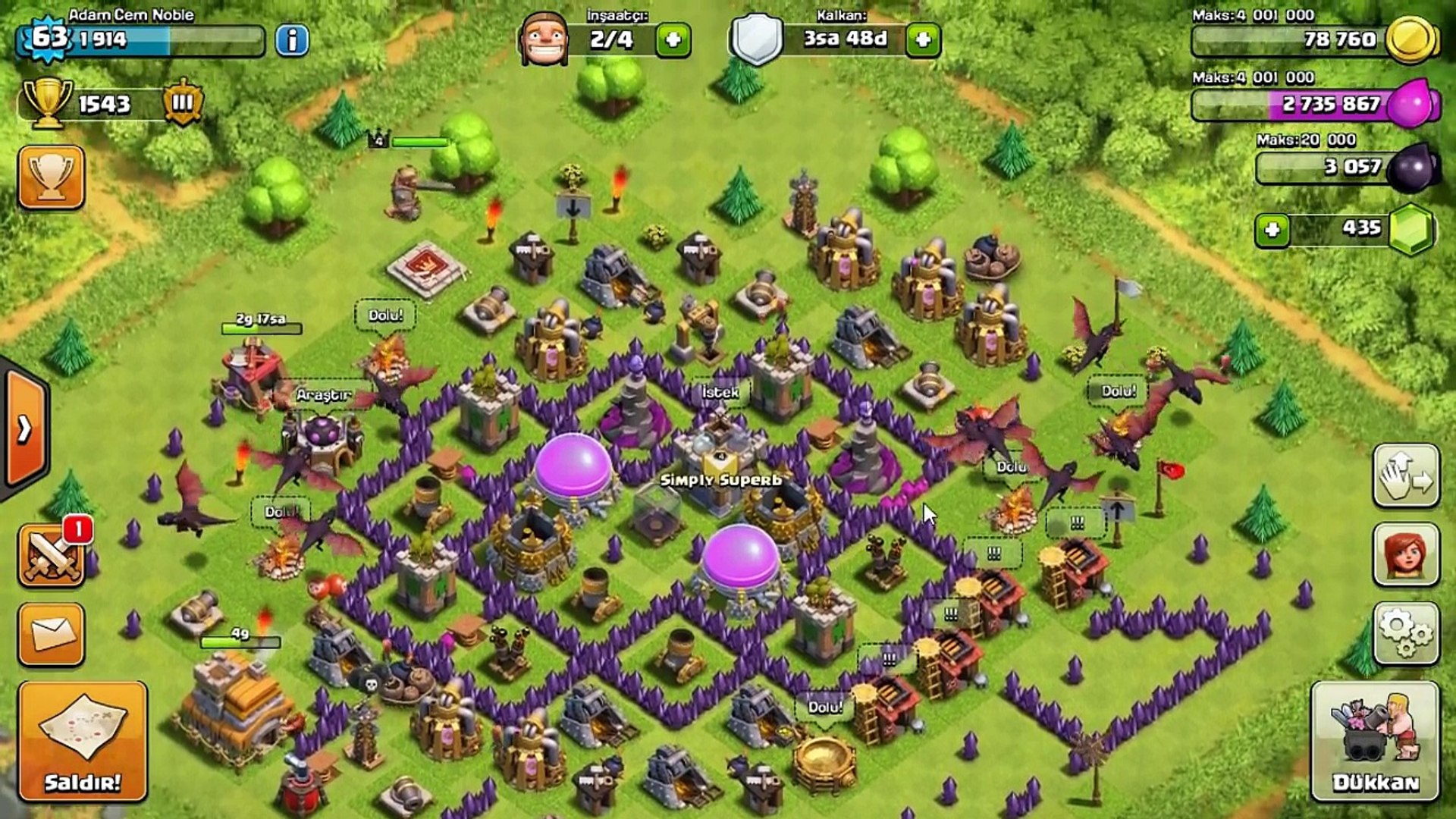
Task: Open the trophy leaderboard button
Action: point(51,177)
